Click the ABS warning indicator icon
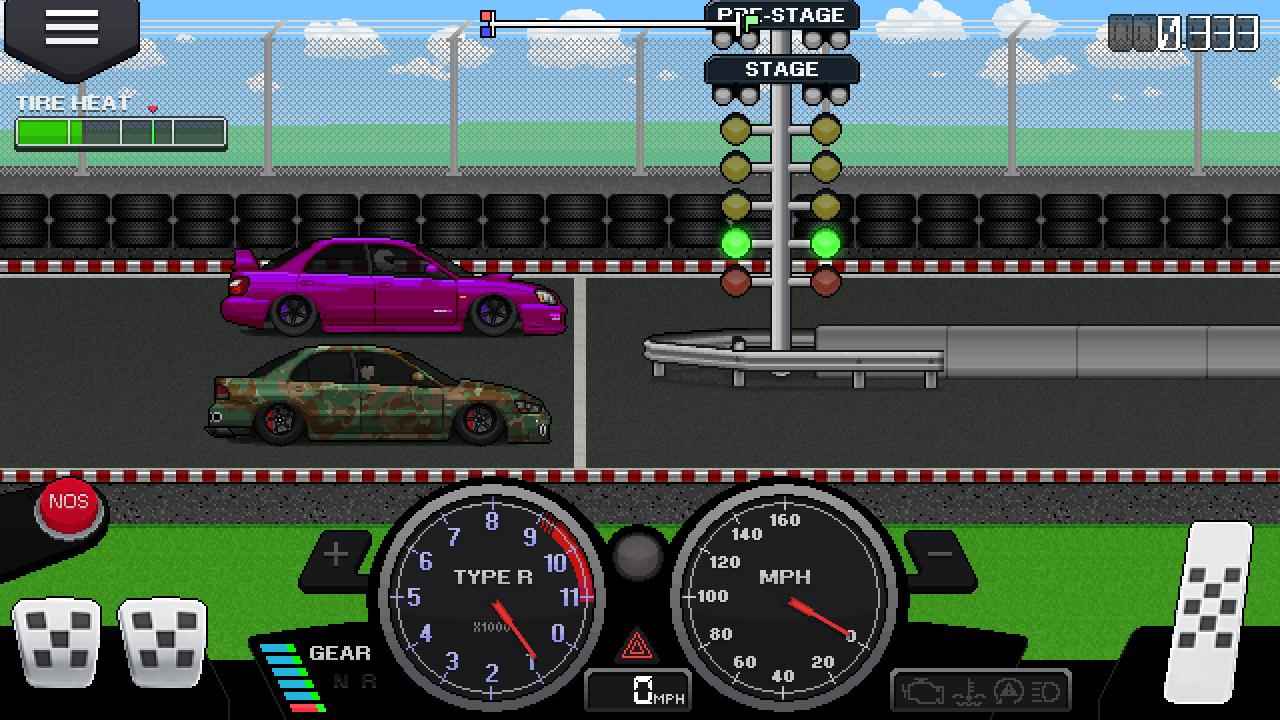This screenshot has height=720, width=1280. click(1008, 690)
